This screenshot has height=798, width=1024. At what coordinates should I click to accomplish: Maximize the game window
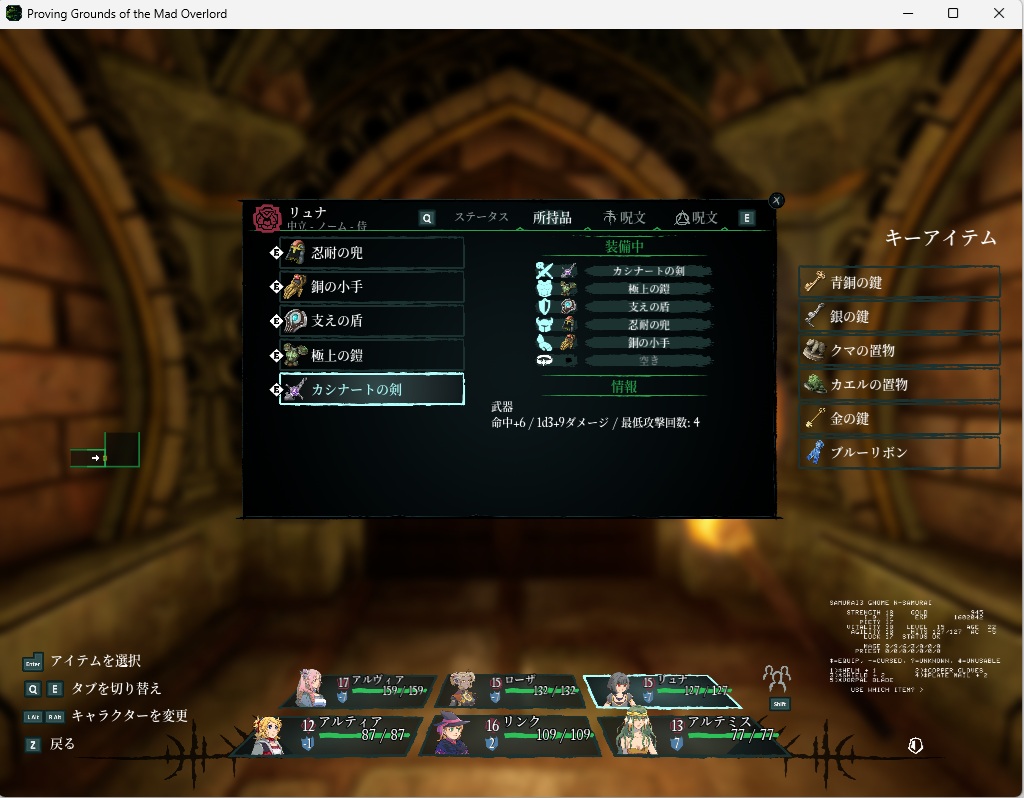pos(953,14)
